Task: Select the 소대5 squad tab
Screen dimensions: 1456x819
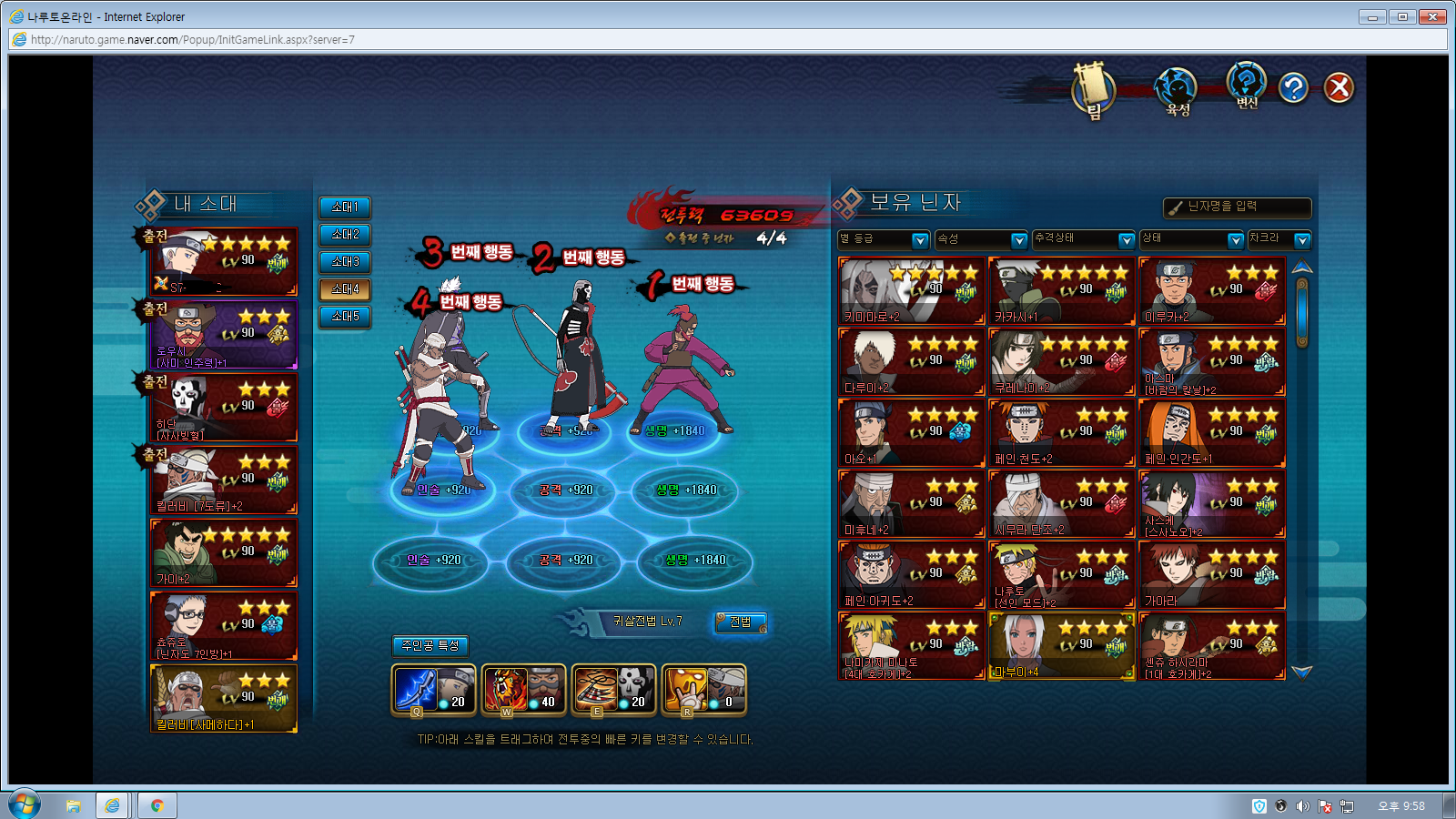Action: coord(345,317)
